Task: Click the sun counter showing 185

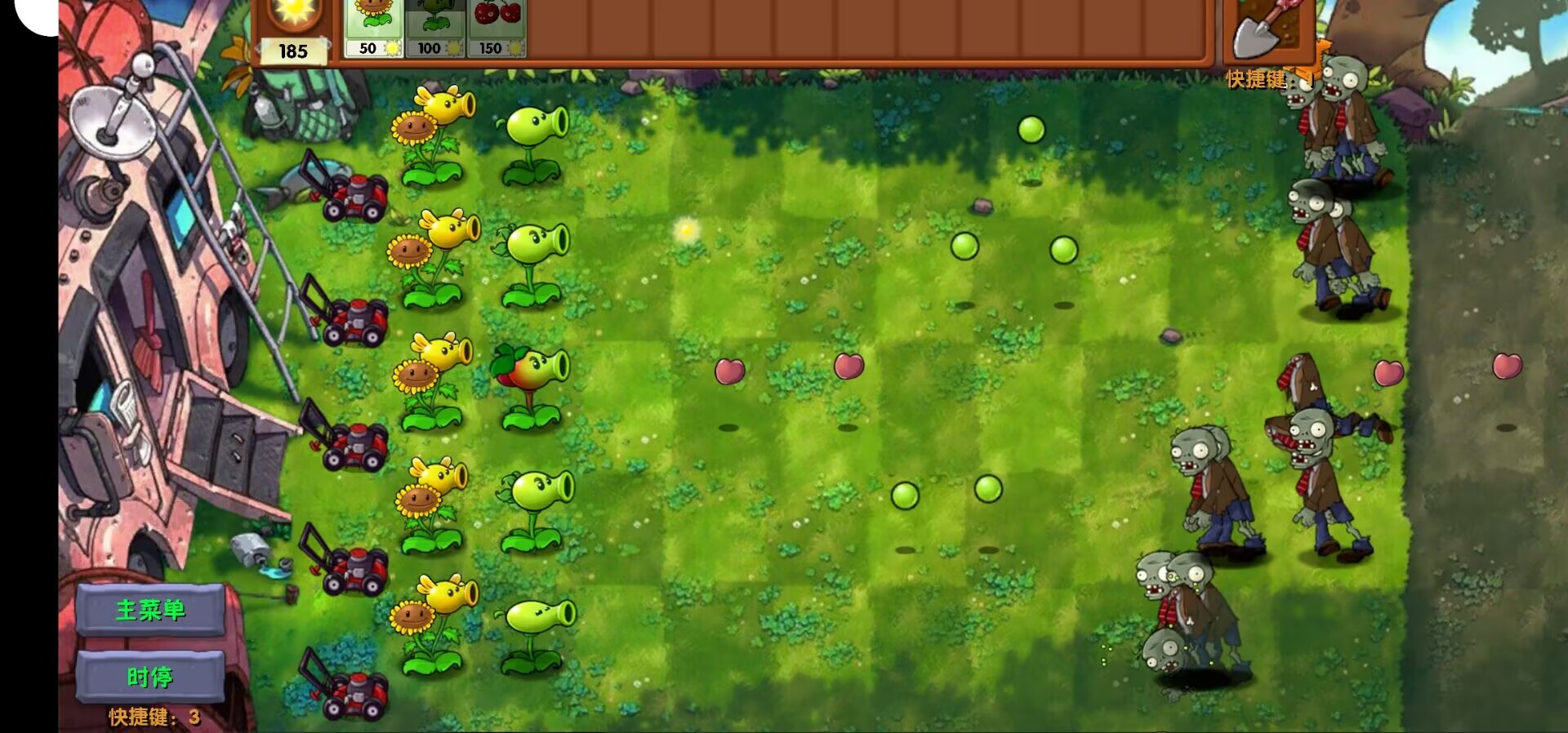Action: tap(292, 51)
